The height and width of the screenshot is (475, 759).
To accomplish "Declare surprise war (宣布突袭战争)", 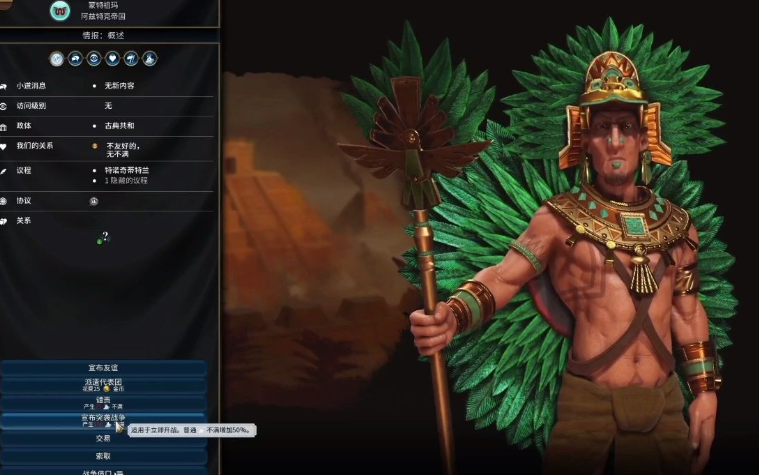I will tap(104, 419).
